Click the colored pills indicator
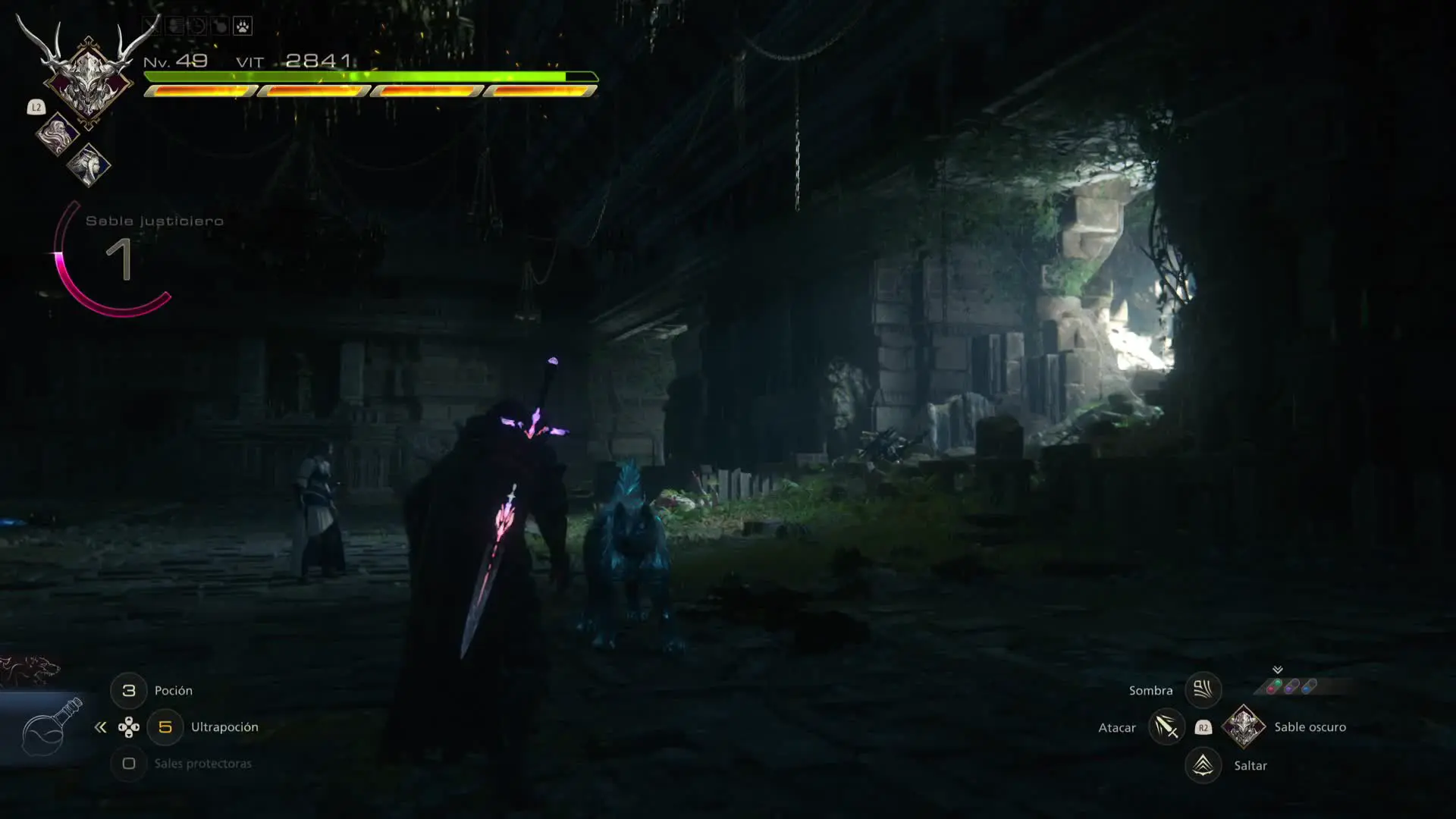 tap(1291, 686)
